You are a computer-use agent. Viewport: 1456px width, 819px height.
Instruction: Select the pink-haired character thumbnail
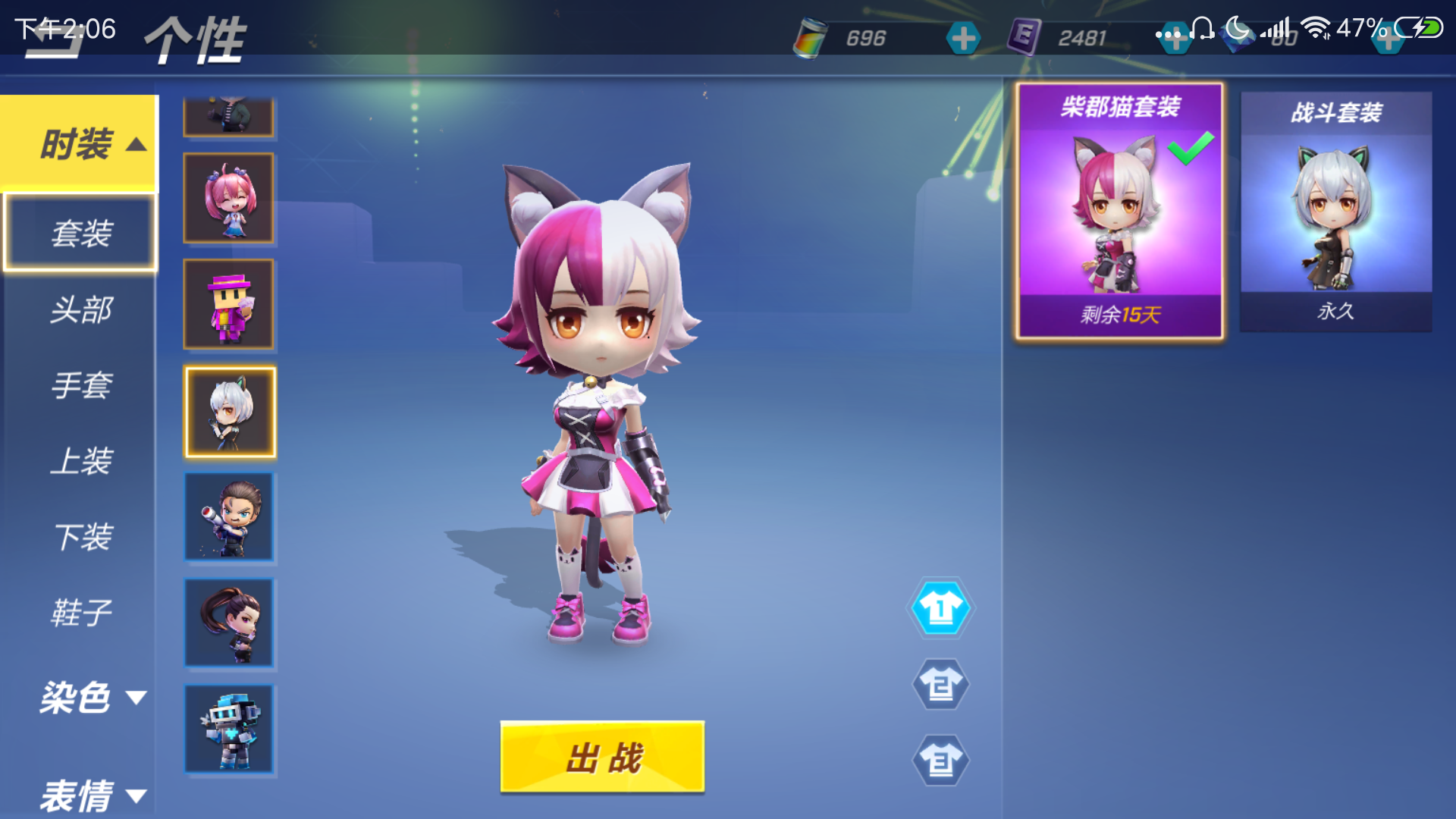point(229,199)
